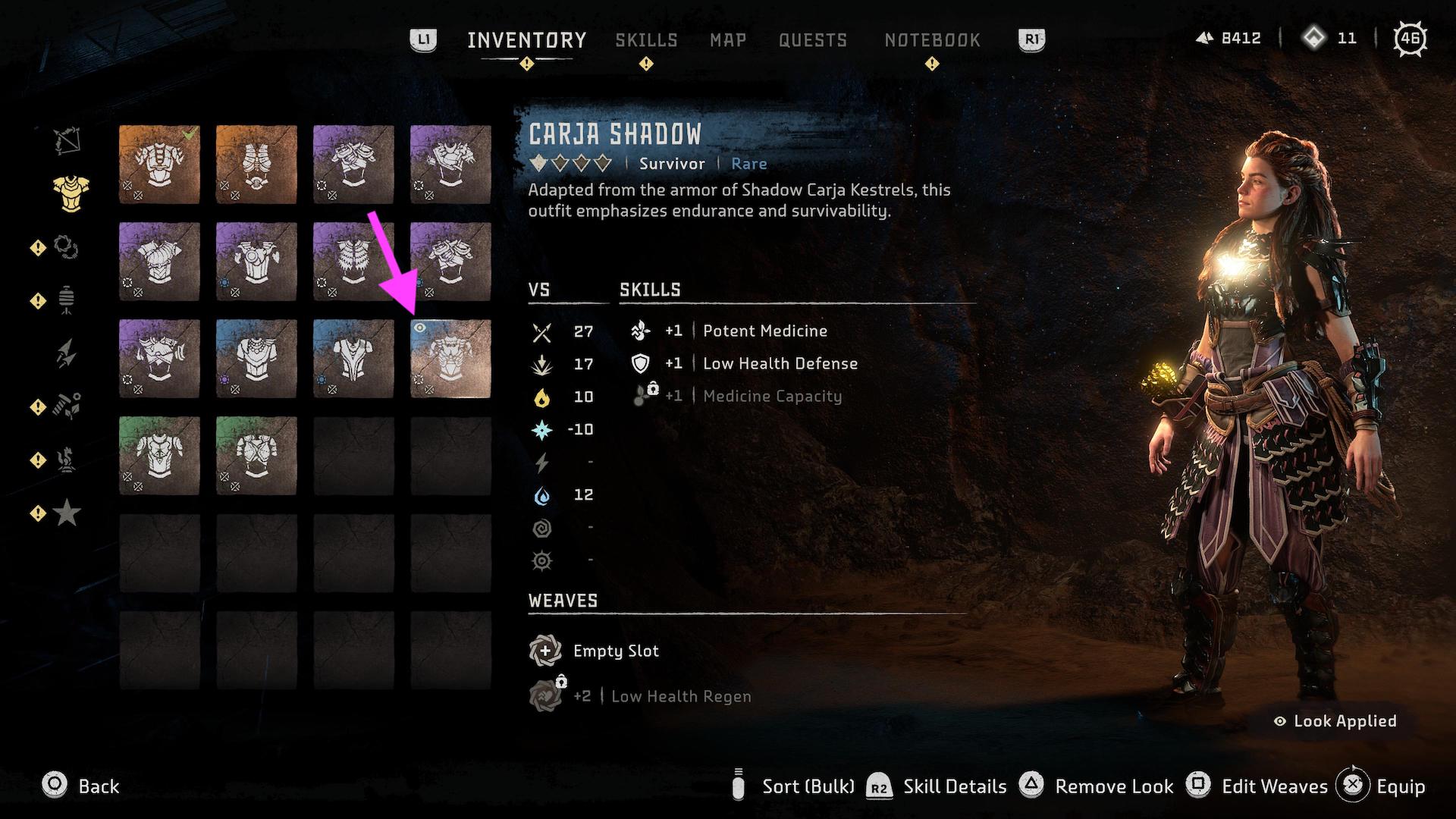Switch to the Skills tab
1456x819 pixels.
coord(647,40)
